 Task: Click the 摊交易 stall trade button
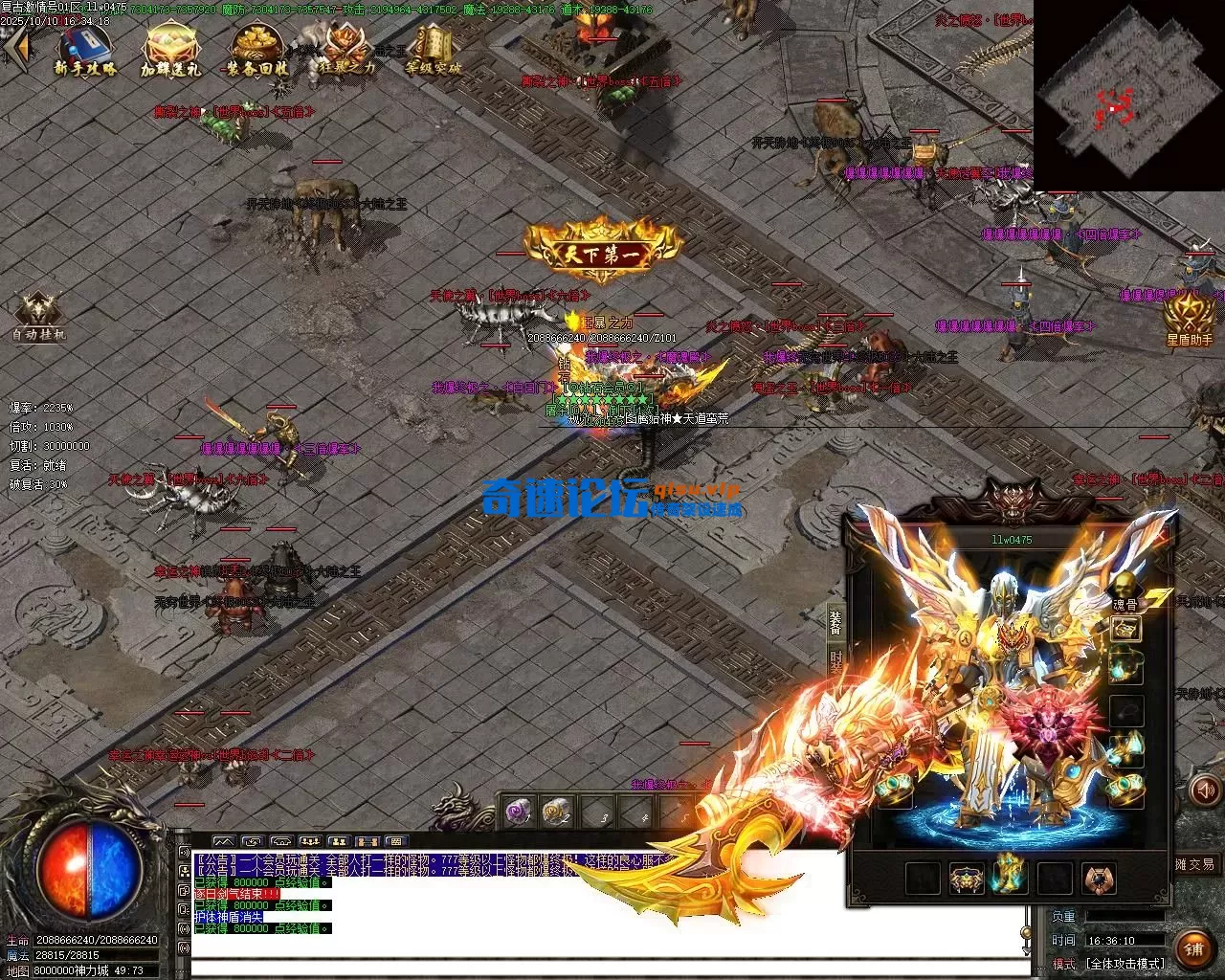pos(1196,864)
